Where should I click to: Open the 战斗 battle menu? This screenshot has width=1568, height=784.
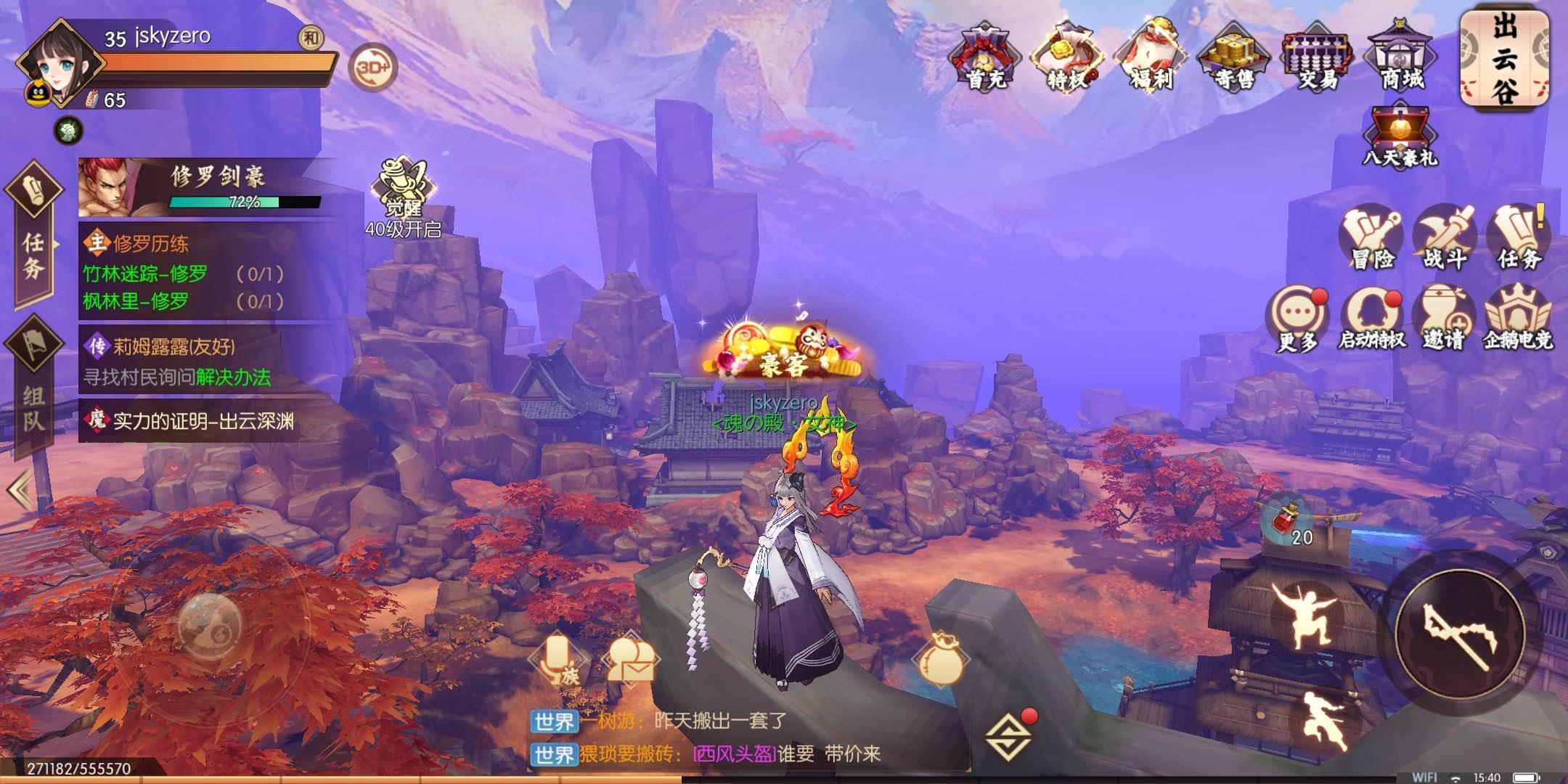click(x=1445, y=238)
